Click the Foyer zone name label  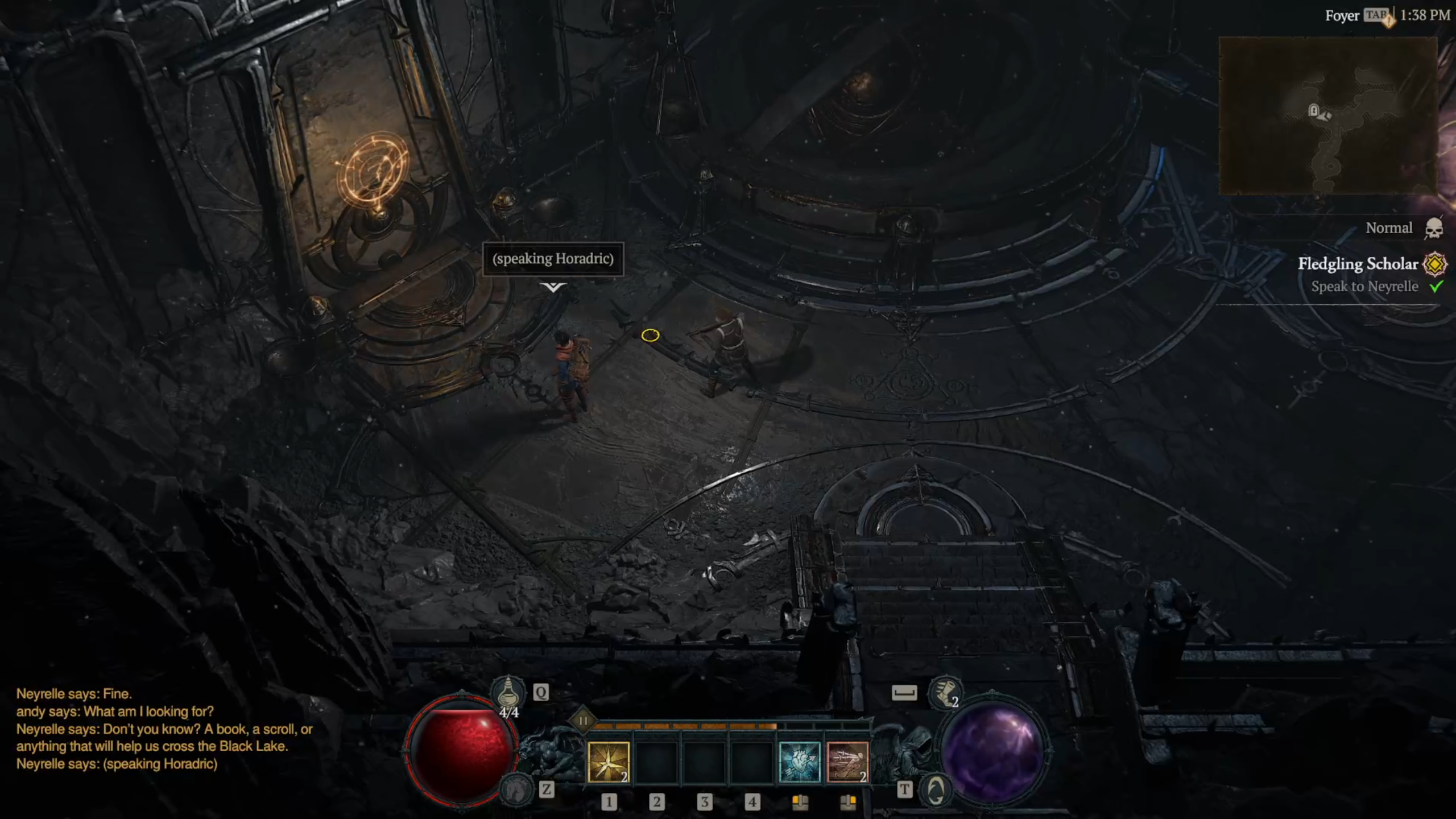[1342, 16]
